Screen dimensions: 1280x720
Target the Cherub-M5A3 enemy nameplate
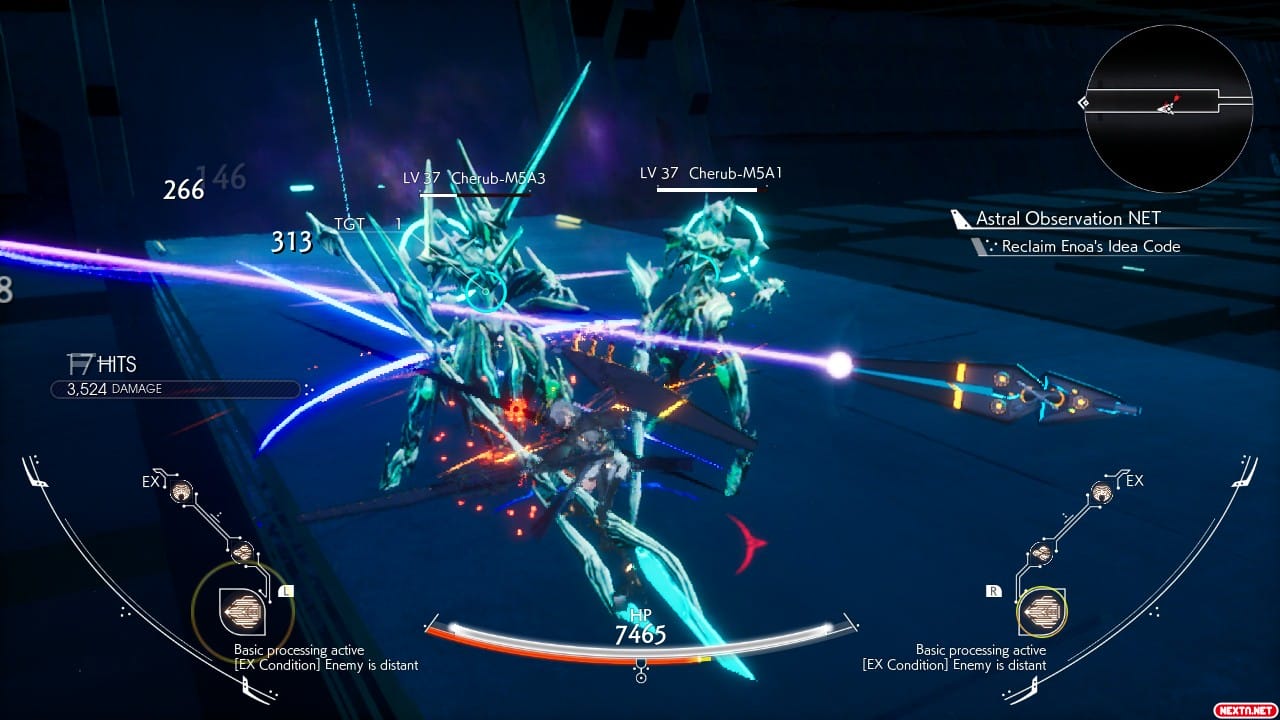pyautogui.click(x=476, y=179)
